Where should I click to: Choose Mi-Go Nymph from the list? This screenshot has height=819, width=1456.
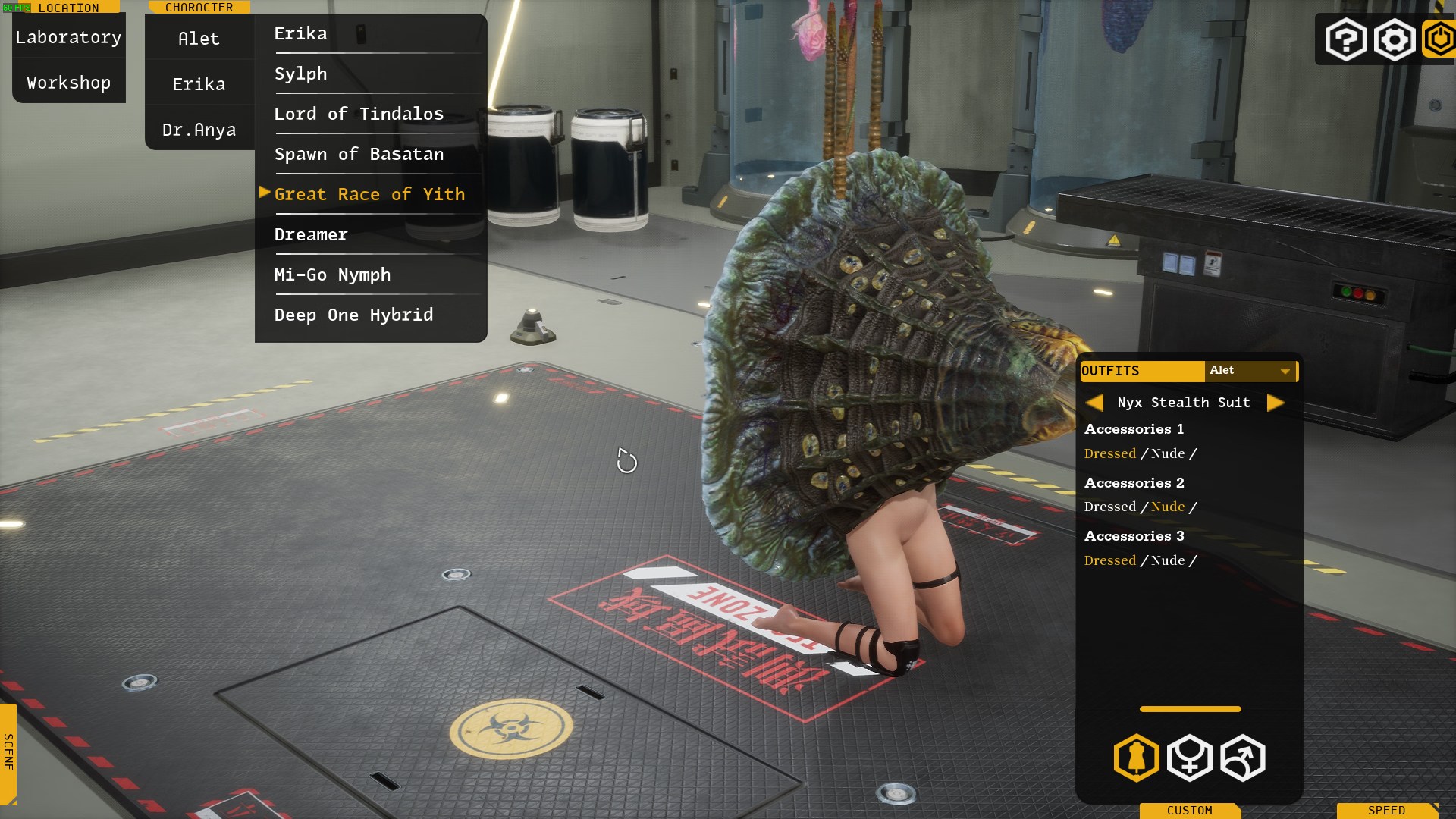tap(332, 275)
